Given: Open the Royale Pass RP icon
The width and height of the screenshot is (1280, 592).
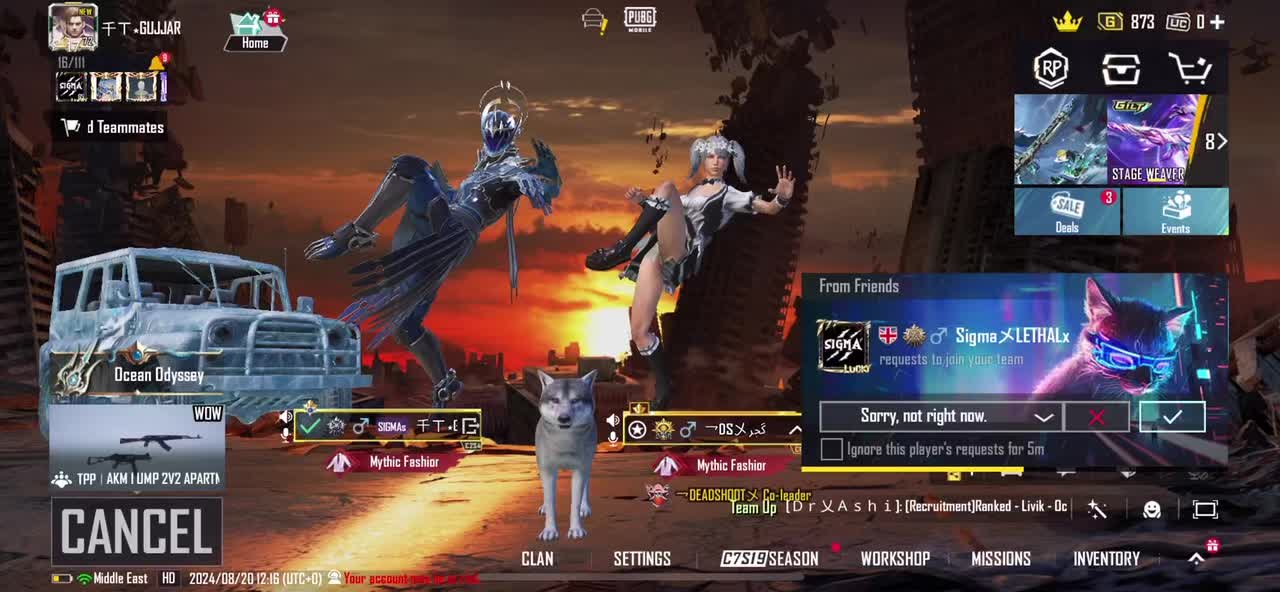Looking at the screenshot, I should 1050,69.
